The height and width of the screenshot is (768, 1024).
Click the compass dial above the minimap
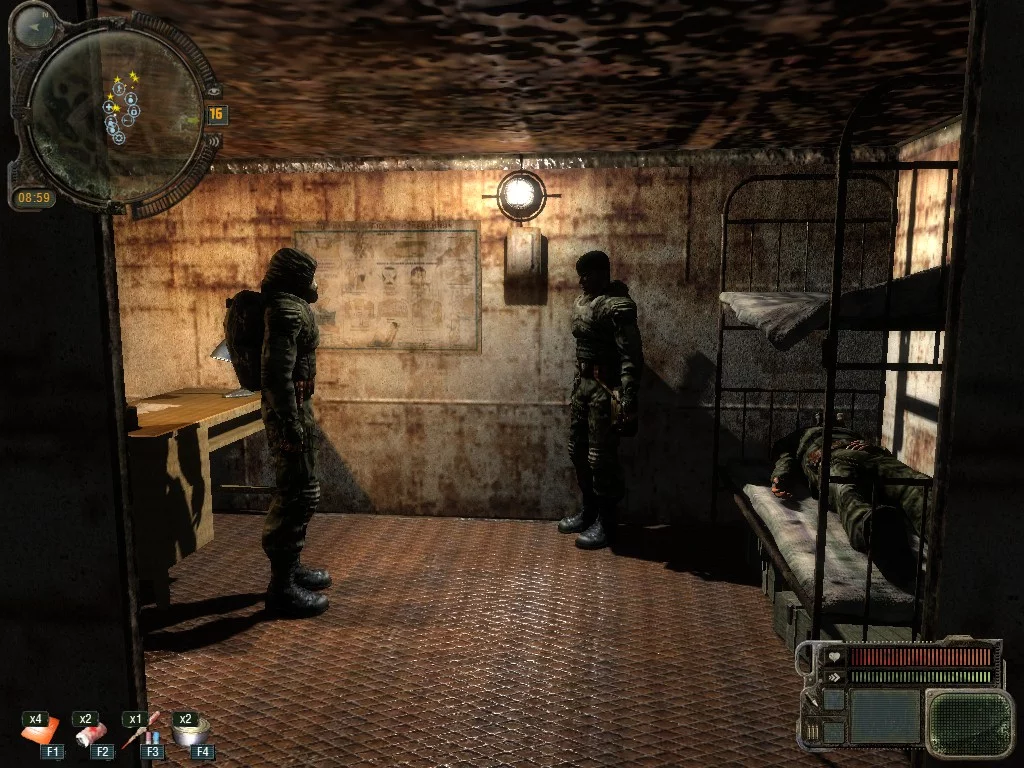coord(36,25)
